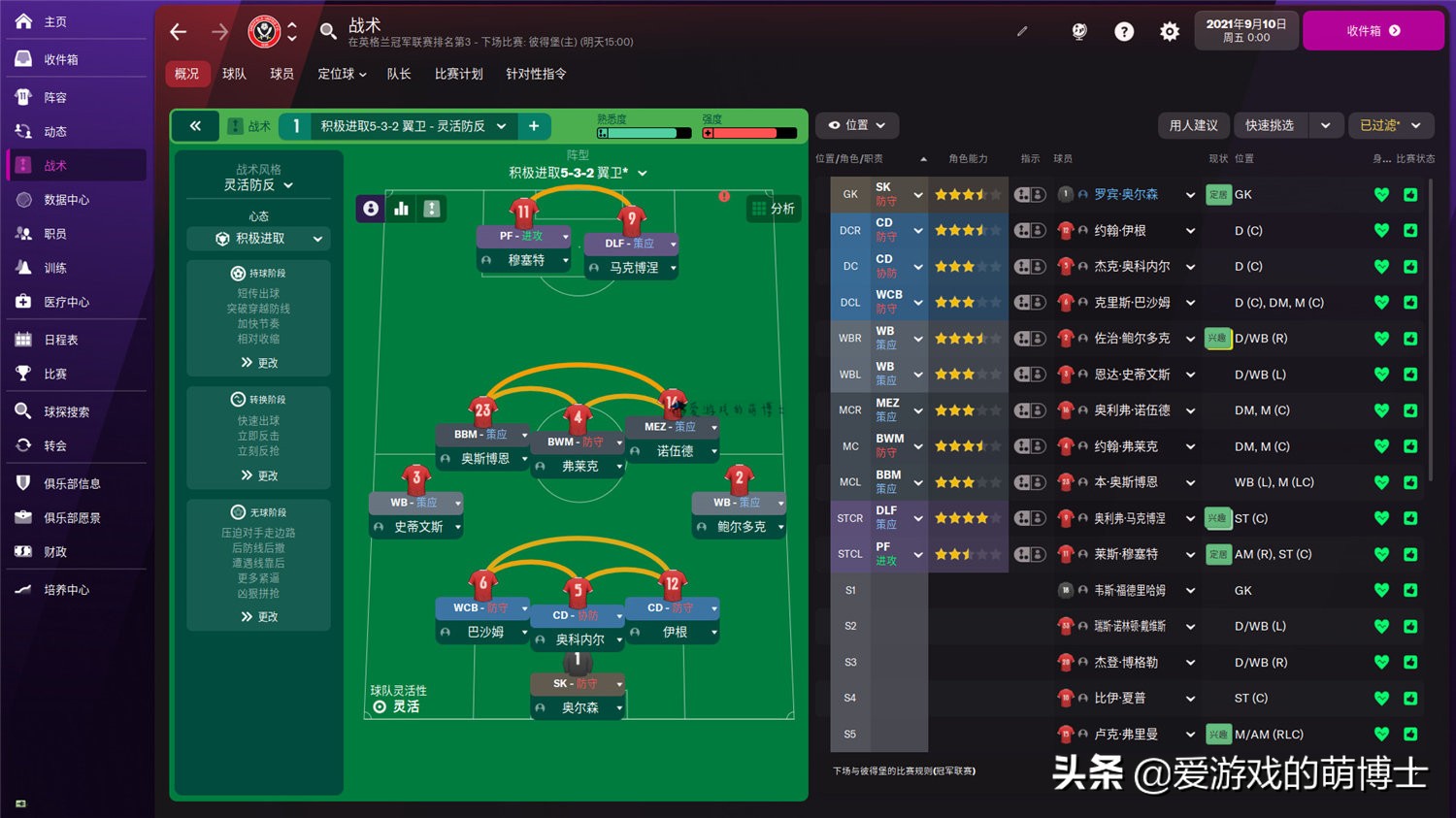Open the 战术 (Tactics) sidebar icon
The image size is (1456, 818).
(x=21, y=165)
